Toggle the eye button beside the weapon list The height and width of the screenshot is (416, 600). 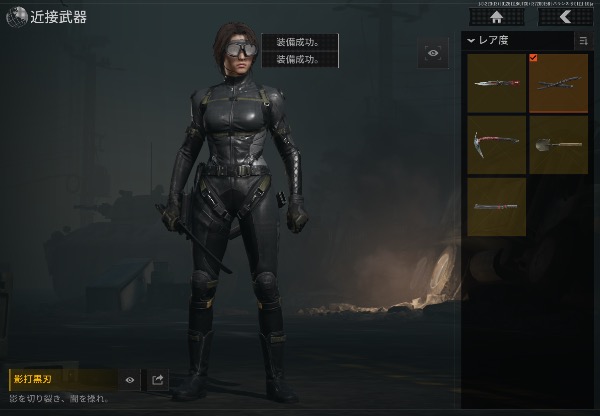click(433, 53)
